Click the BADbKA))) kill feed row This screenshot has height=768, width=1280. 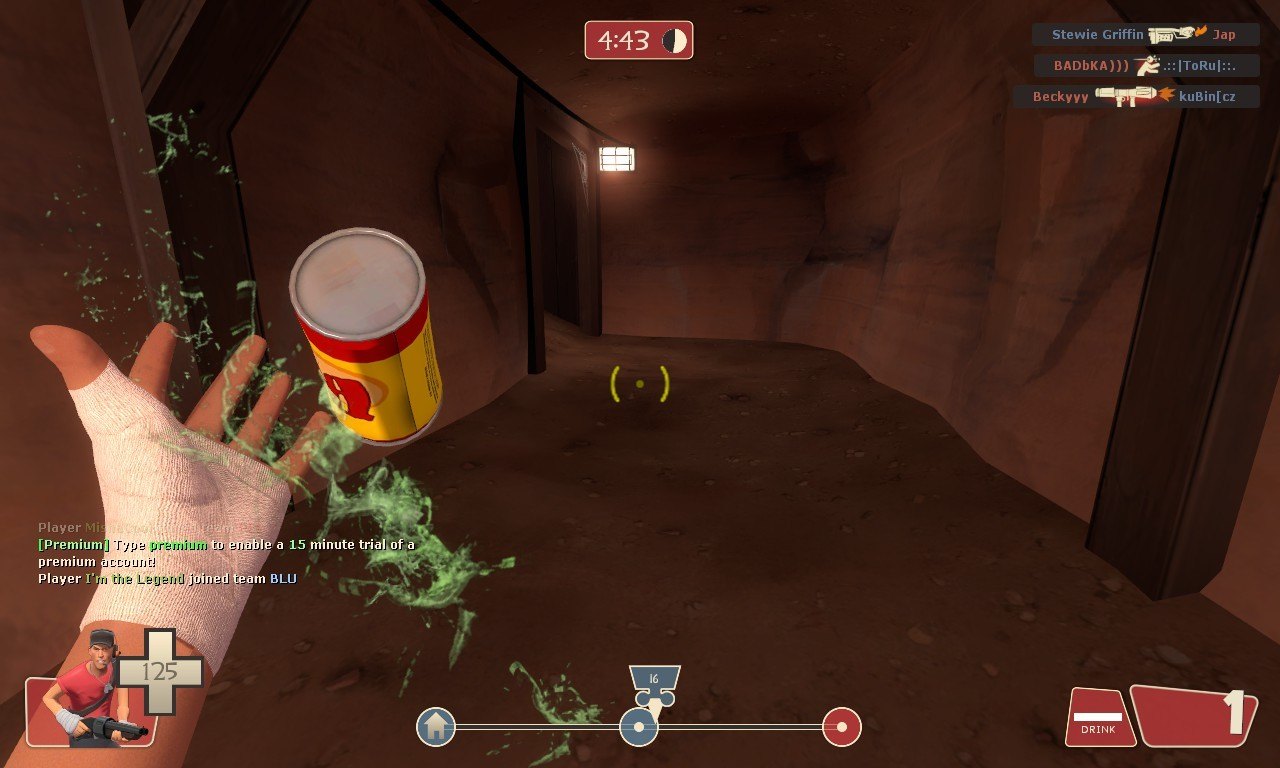pos(1146,66)
